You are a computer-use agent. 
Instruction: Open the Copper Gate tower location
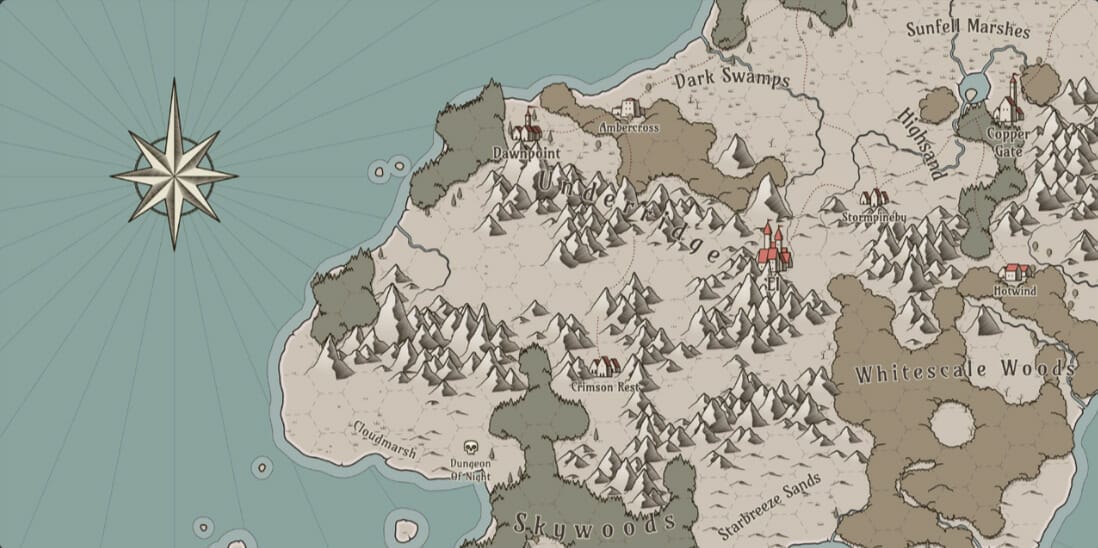[1007, 105]
